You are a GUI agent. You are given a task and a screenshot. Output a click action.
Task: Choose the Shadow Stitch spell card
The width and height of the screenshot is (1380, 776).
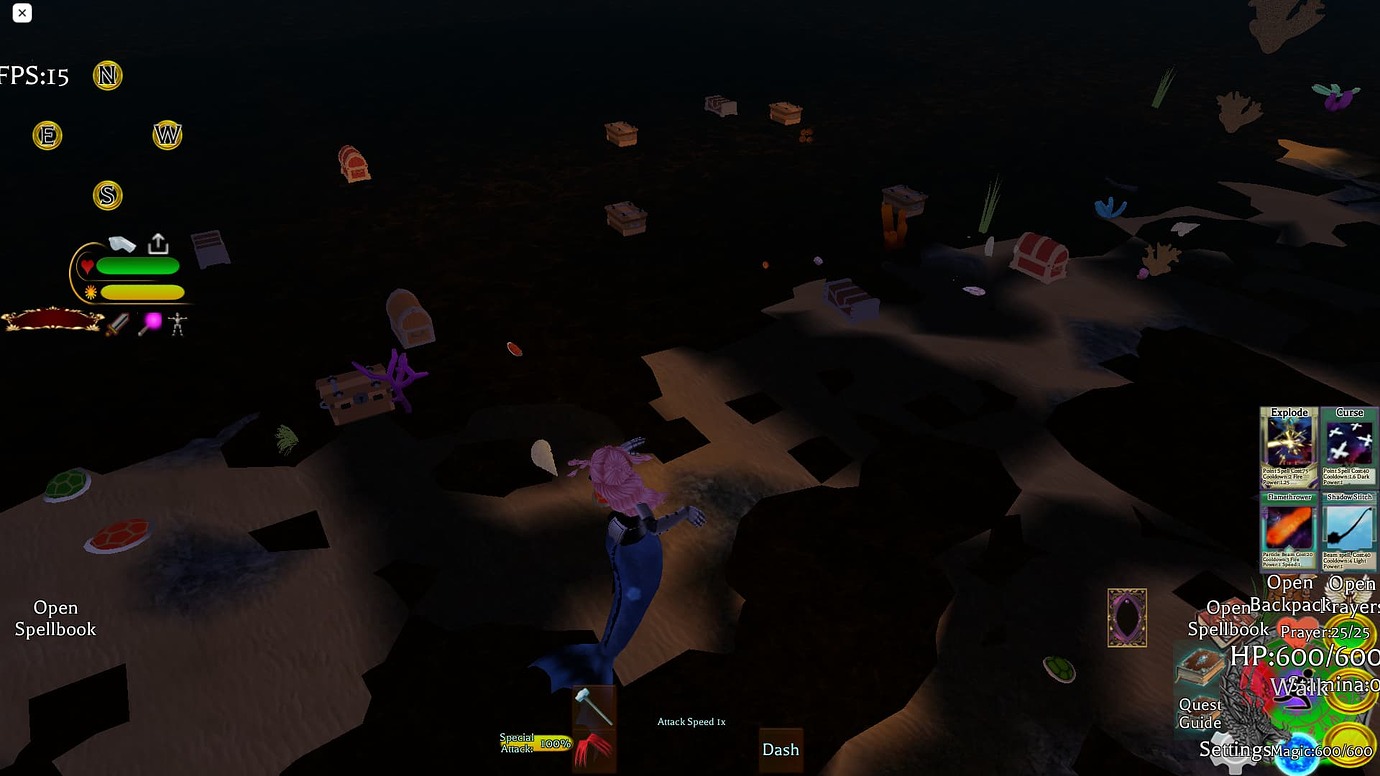click(x=1349, y=531)
